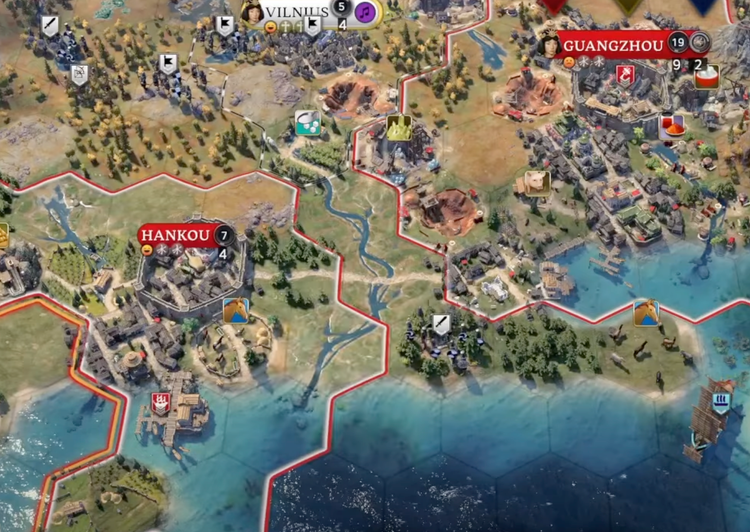The height and width of the screenshot is (532, 750).
Task: Select the red unit flag at Hankou's docks
Action: tap(159, 402)
